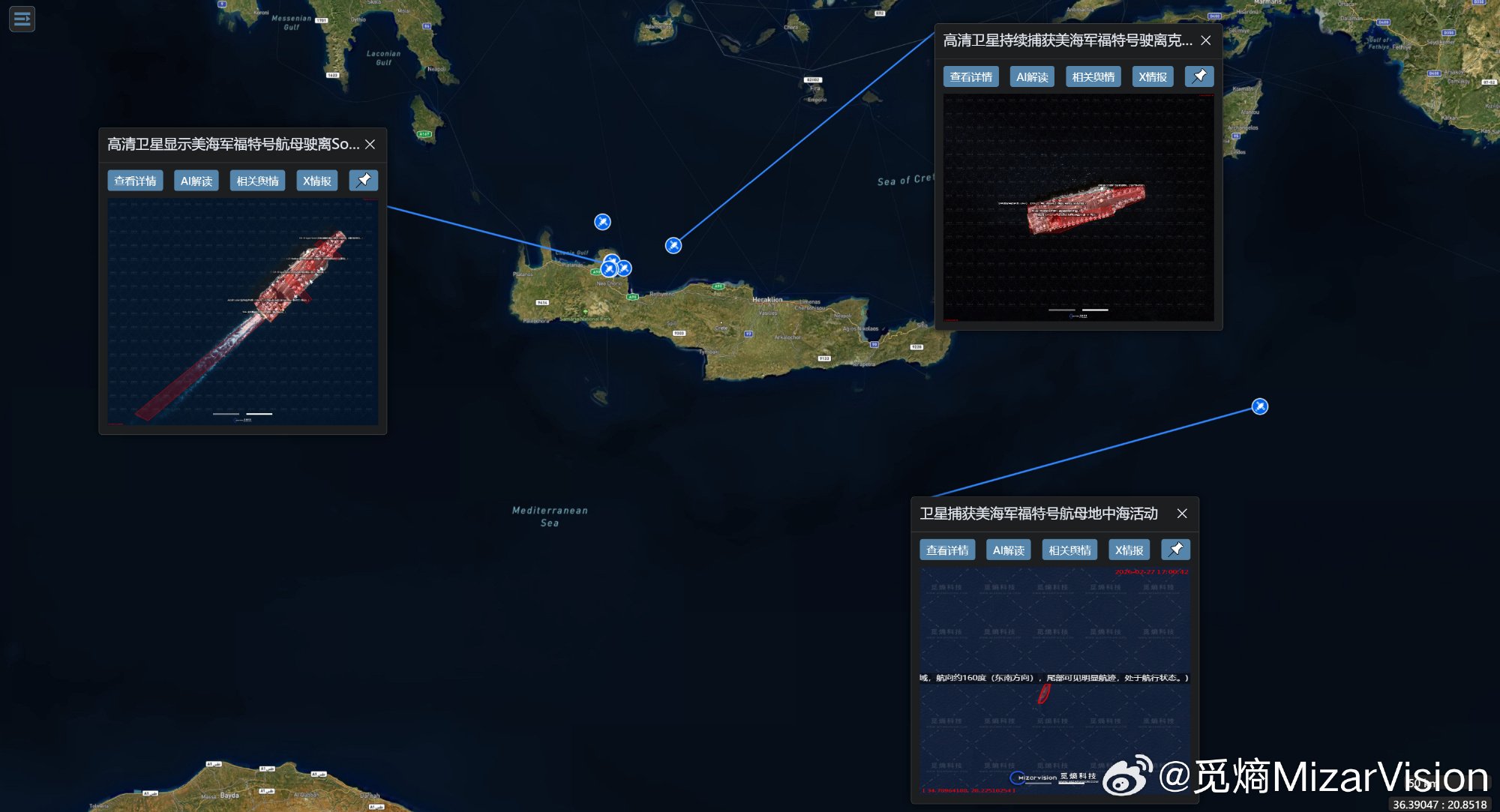
Task: Click 查看详情 in the 地中海活动 popup
Action: tap(947, 550)
